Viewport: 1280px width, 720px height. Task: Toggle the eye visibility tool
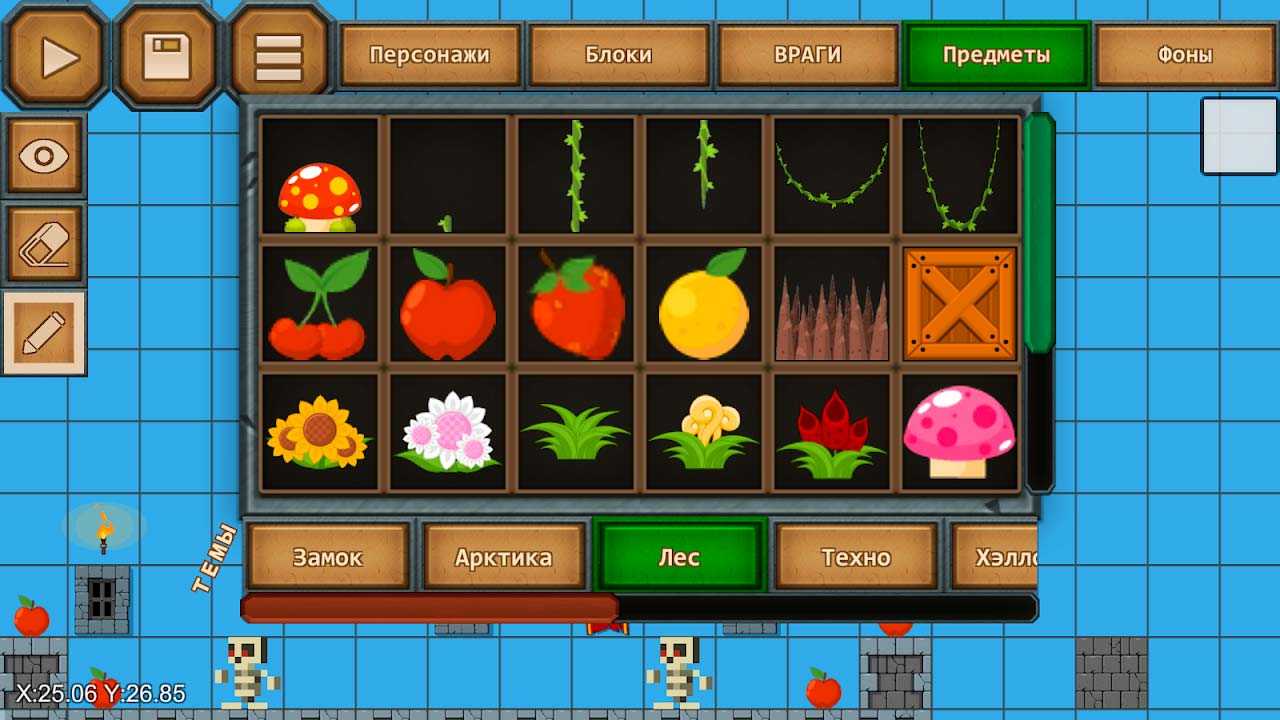click(45, 156)
